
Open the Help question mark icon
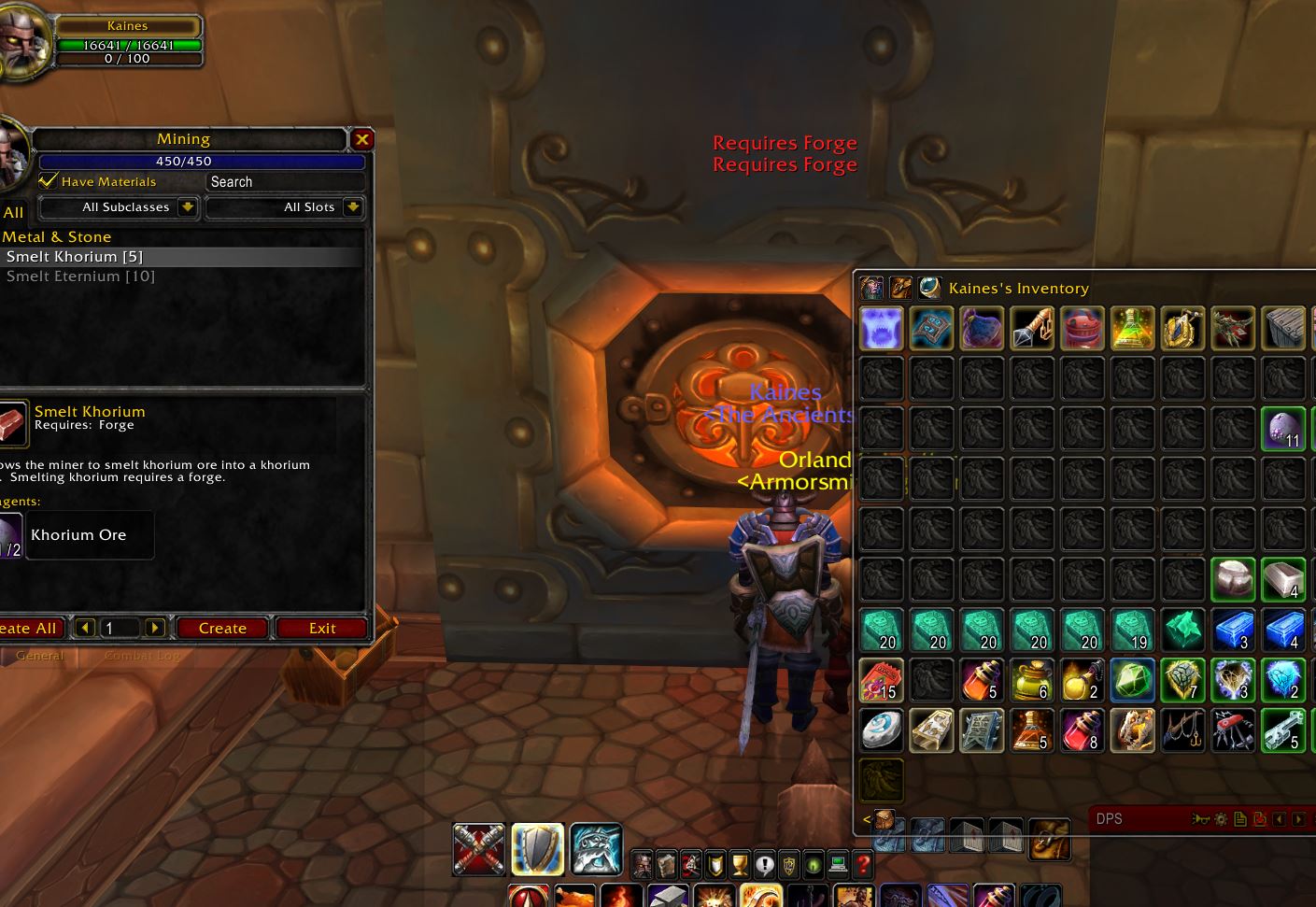(862, 865)
